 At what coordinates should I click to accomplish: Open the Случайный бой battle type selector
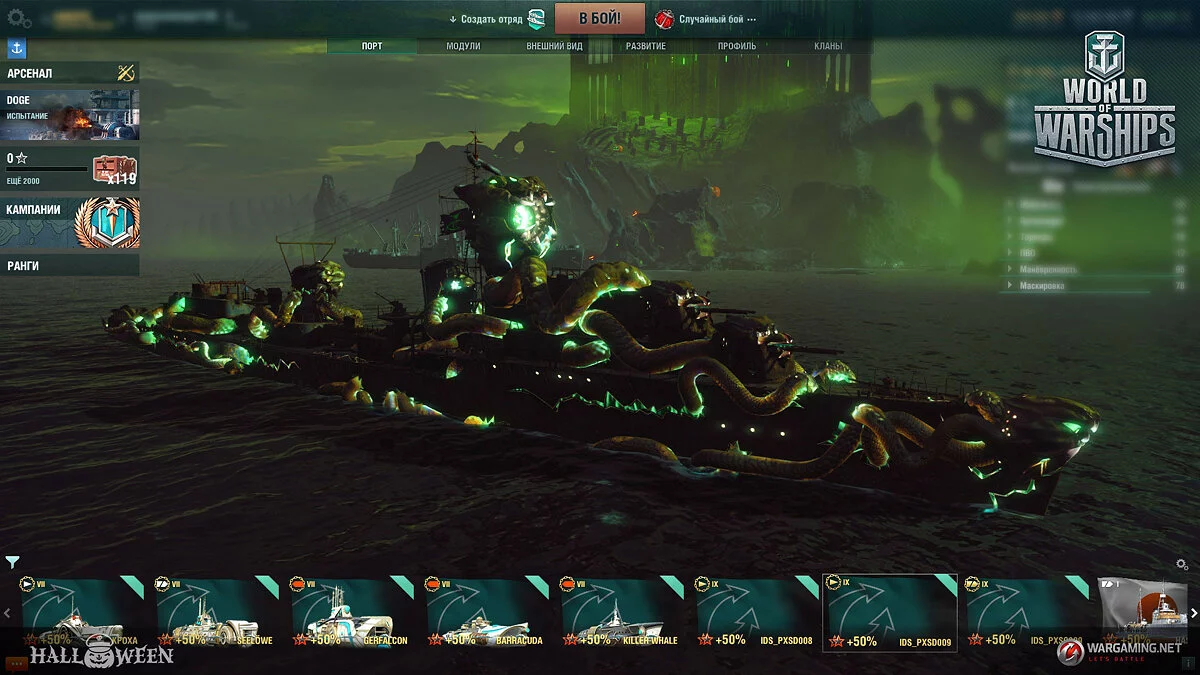[710, 19]
